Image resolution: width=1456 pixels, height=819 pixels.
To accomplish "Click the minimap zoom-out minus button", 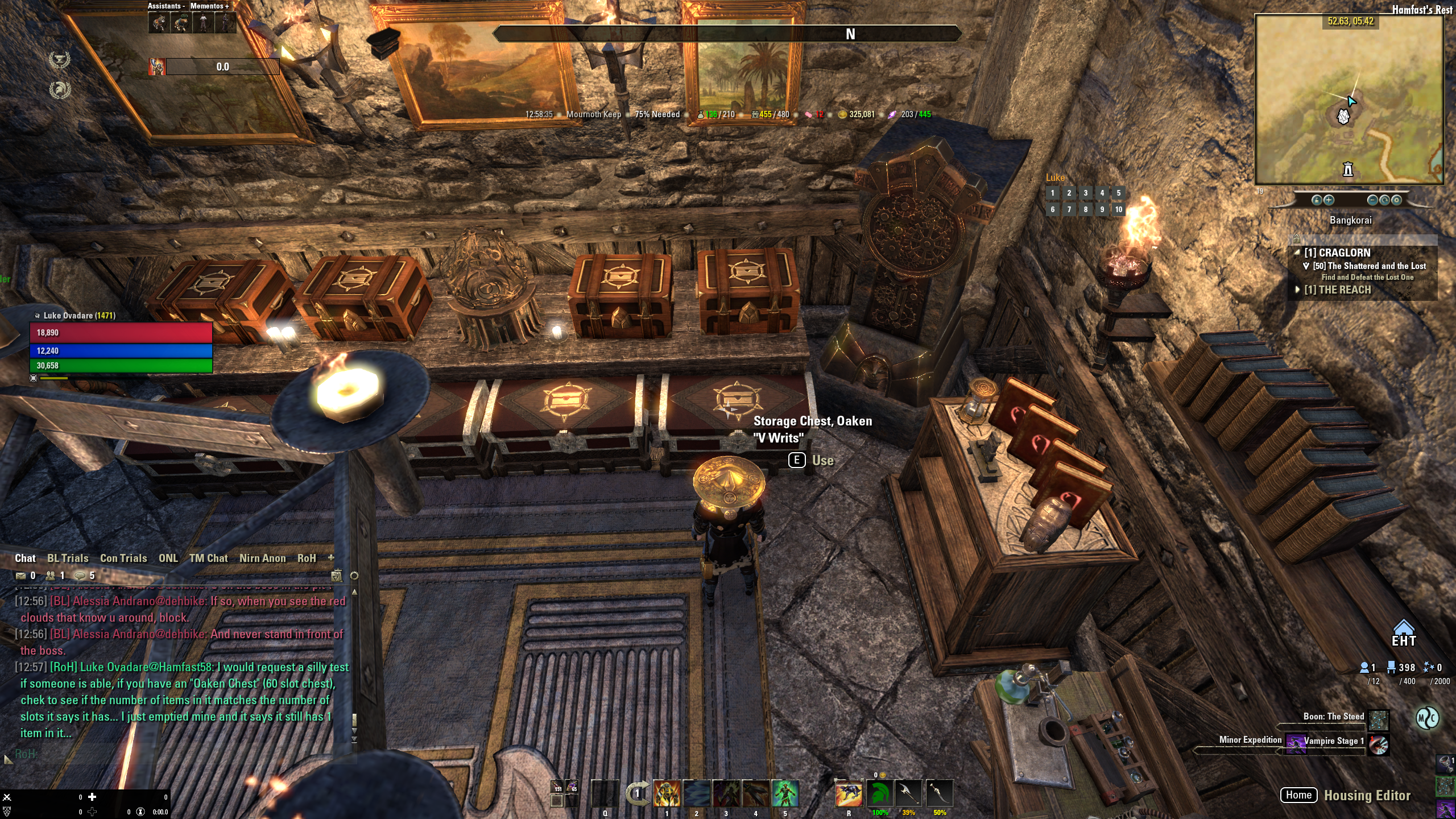I will point(1372,200).
